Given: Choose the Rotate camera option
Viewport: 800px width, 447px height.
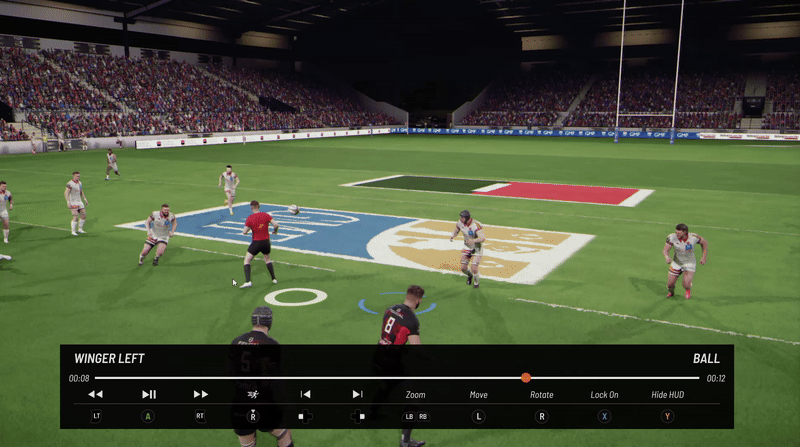Looking at the screenshot, I should pos(541,395).
